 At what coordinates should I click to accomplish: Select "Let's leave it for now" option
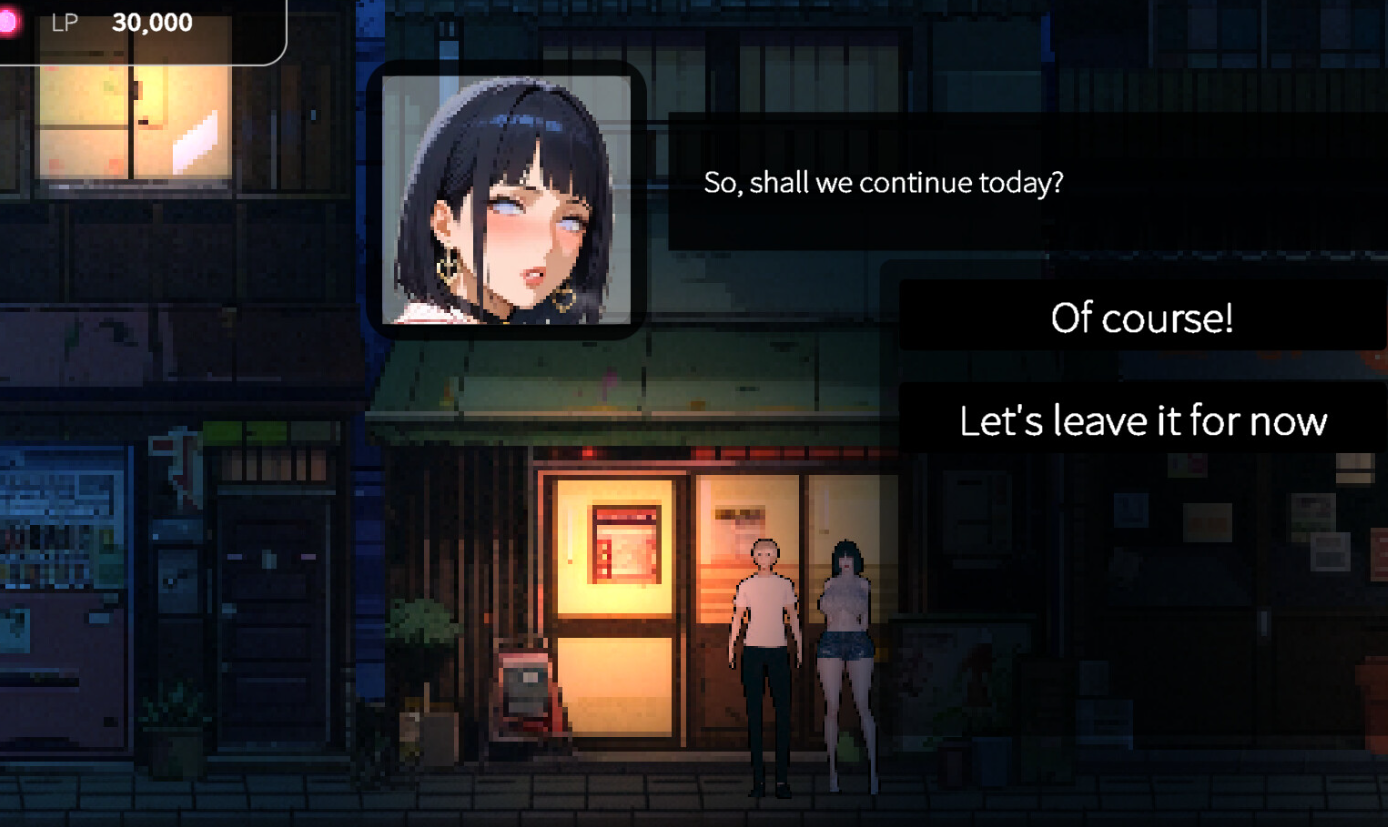[1142, 420]
